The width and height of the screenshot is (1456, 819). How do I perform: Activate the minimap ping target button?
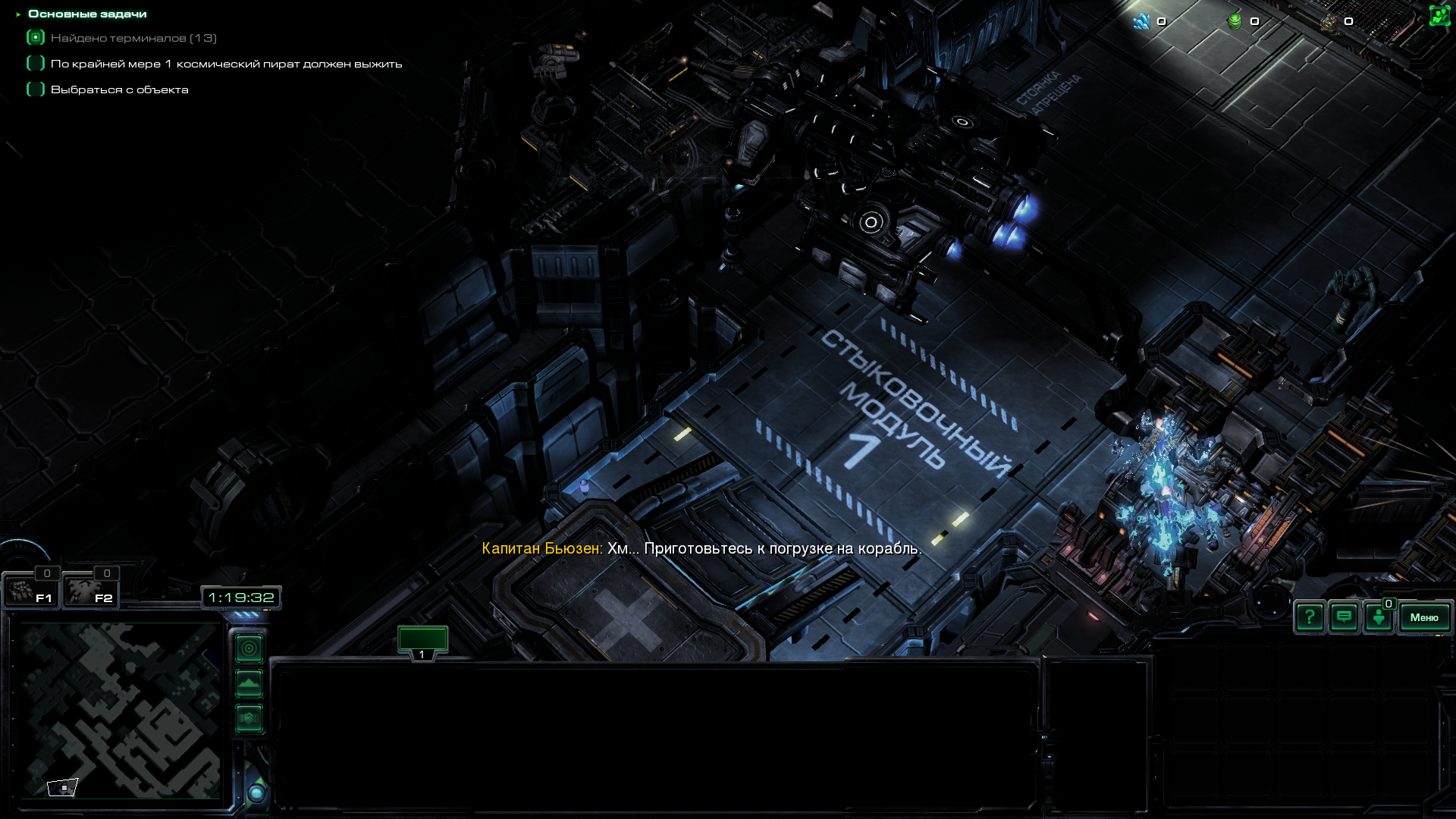click(249, 648)
